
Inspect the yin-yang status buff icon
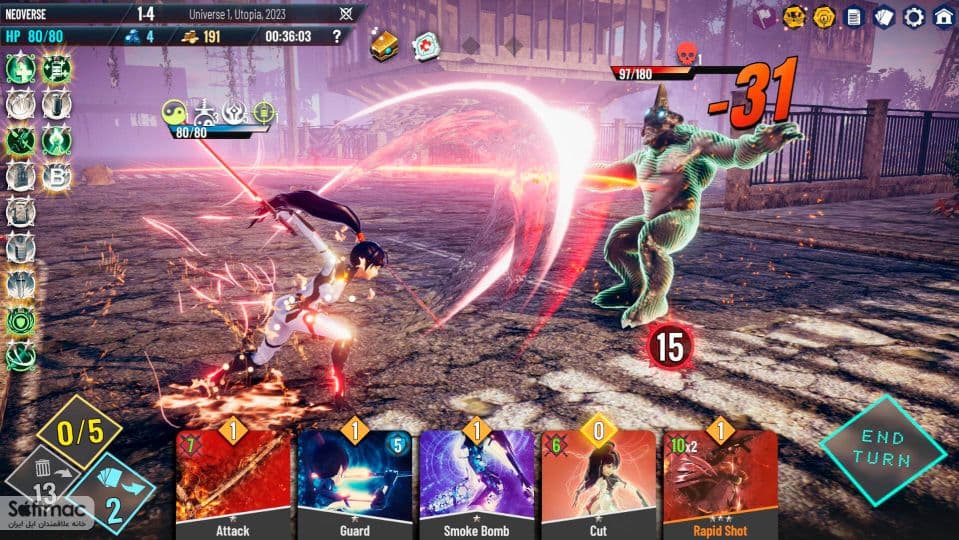tap(174, 111)
